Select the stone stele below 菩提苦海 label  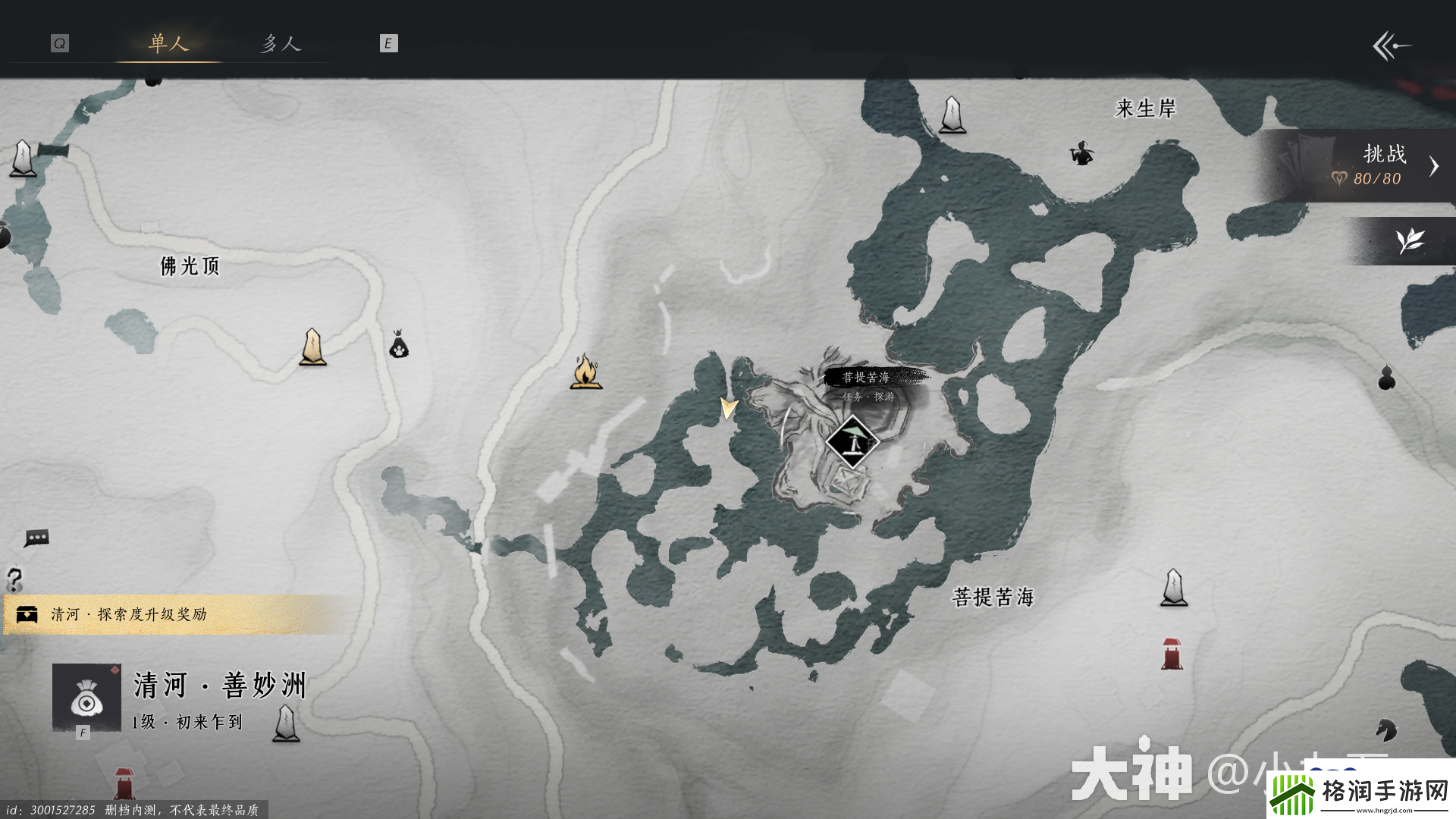tap(1174, 588)
